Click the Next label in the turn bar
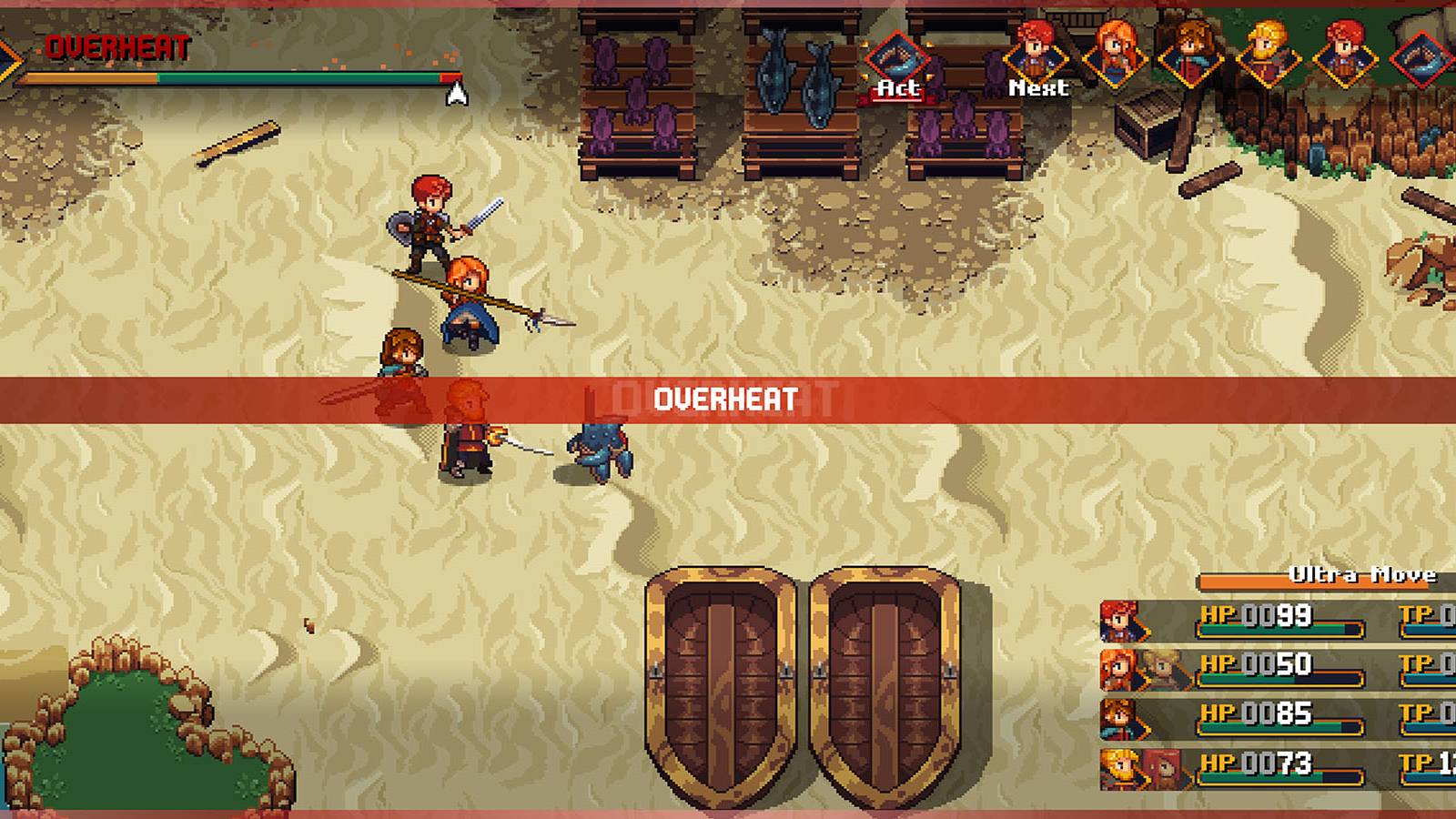The image size is (1456, 819). tap(1039, 89)
